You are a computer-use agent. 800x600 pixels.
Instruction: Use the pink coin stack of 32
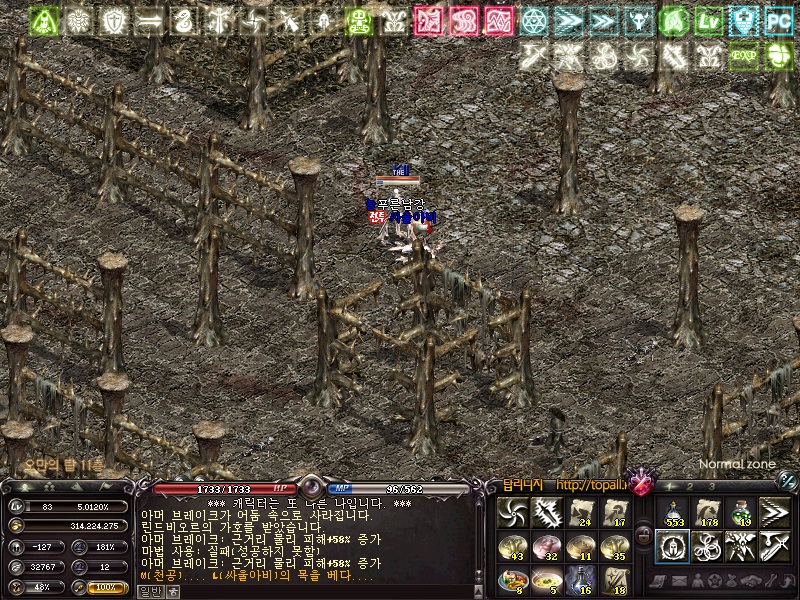(547, 546)
